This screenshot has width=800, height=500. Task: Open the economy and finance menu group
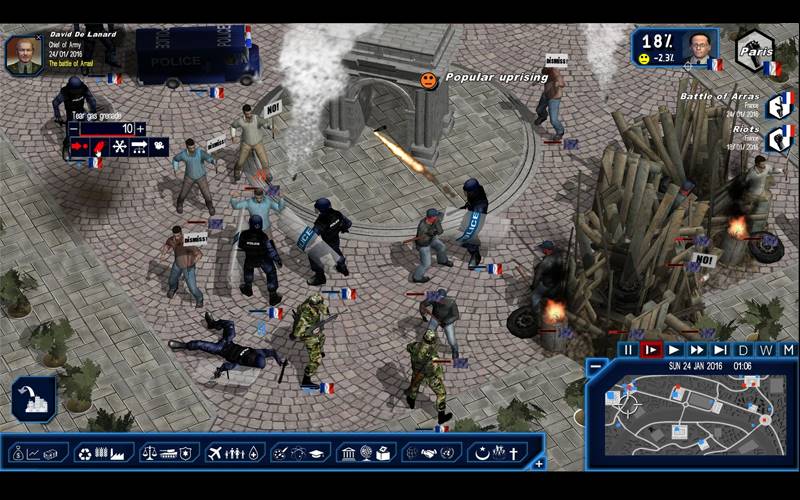[39, 453]
